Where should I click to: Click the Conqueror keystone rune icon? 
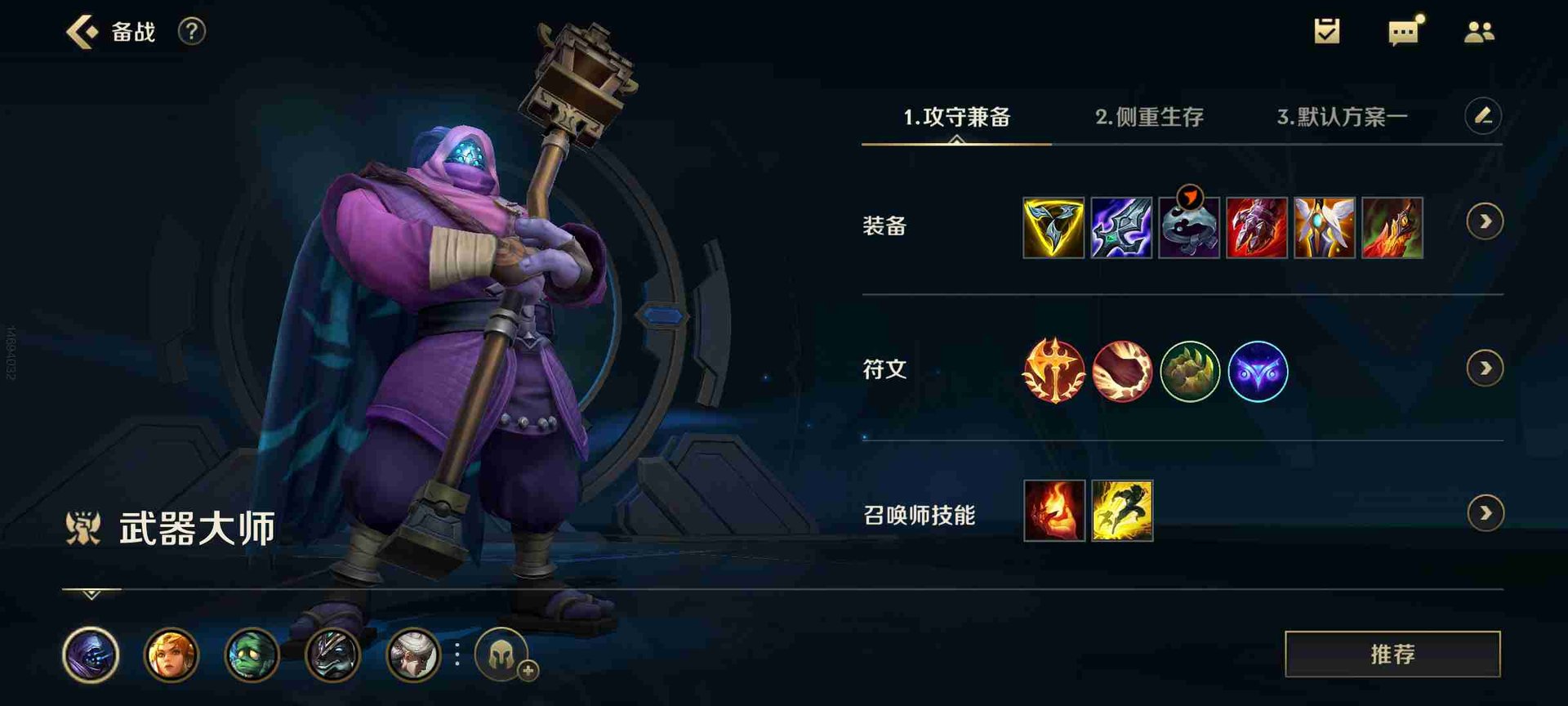[1056, 370]
